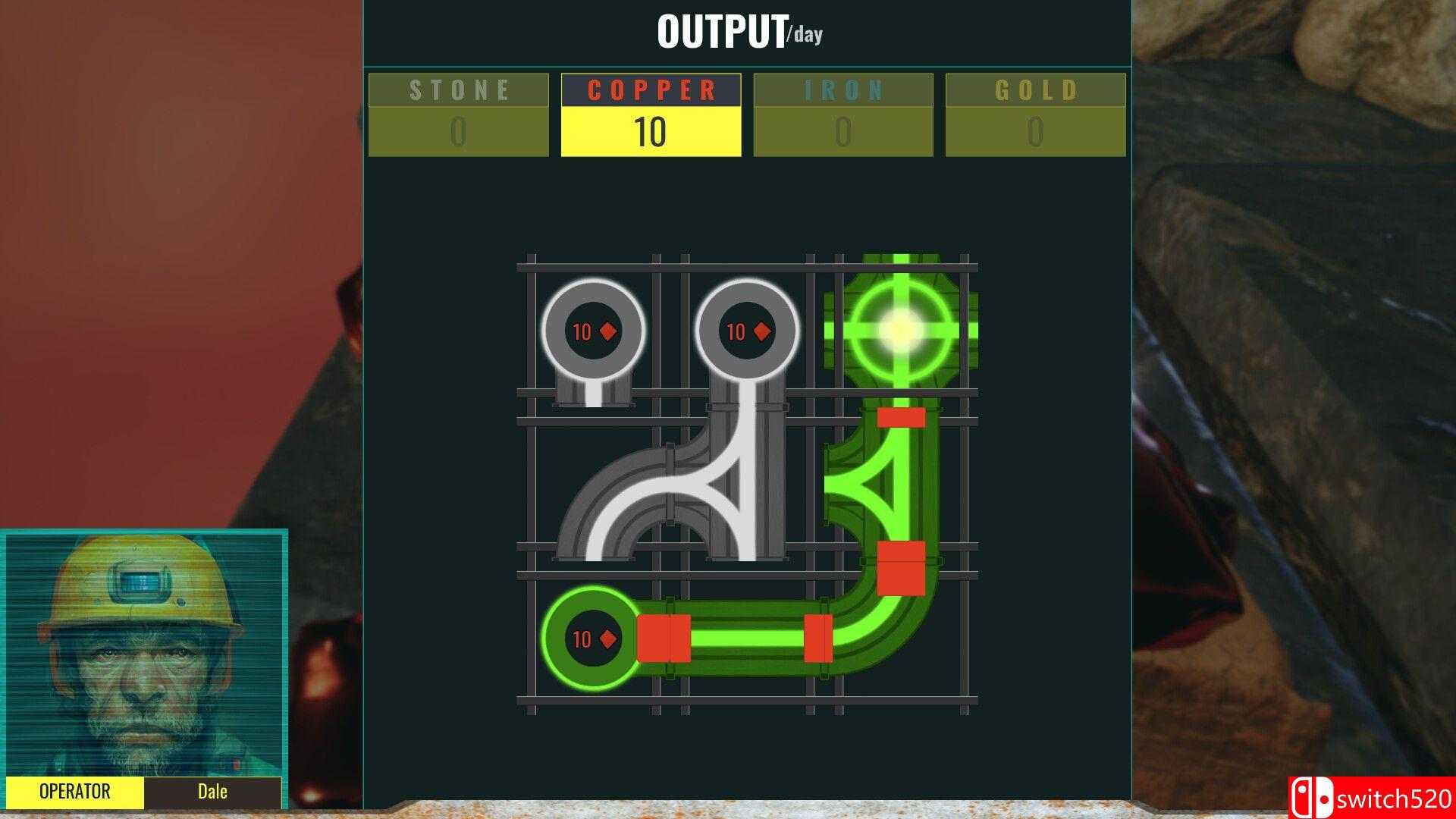The height and width of the screenshot is (819, 1456).
Task: Click the gray Y-shaped pipe splitter
Action: 728,485
